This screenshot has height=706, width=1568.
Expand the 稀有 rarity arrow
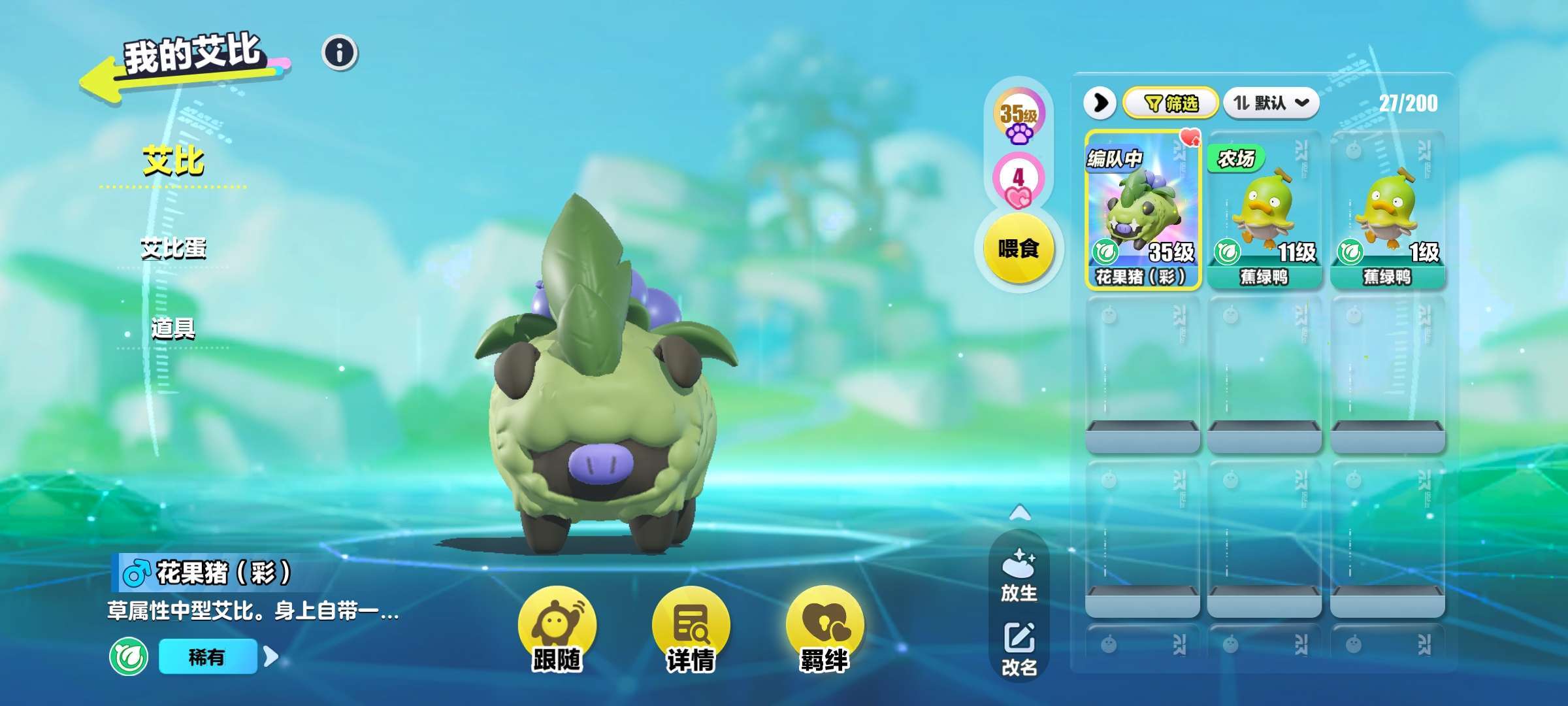(x=271, y=656)
